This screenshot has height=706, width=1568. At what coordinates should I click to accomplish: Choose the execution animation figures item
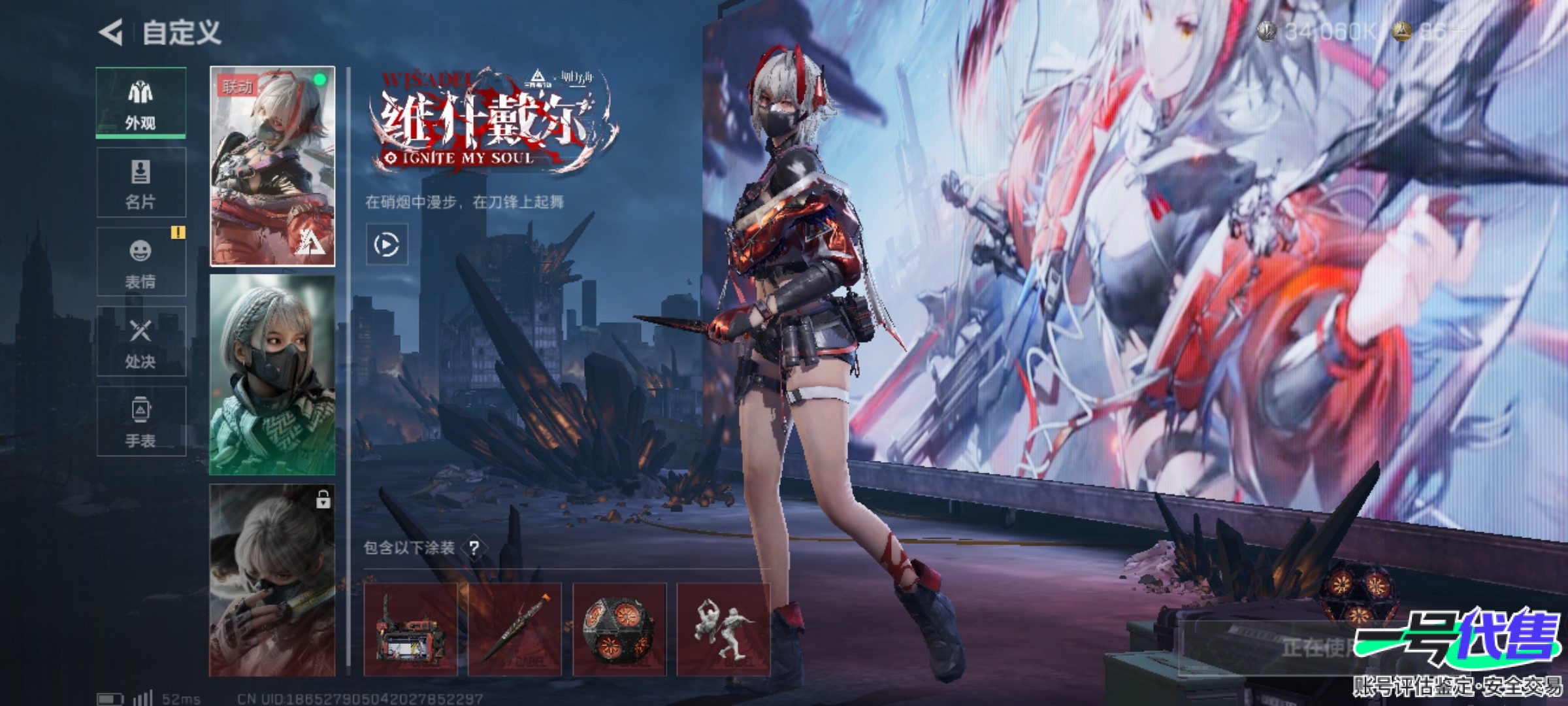coord(724,630)
